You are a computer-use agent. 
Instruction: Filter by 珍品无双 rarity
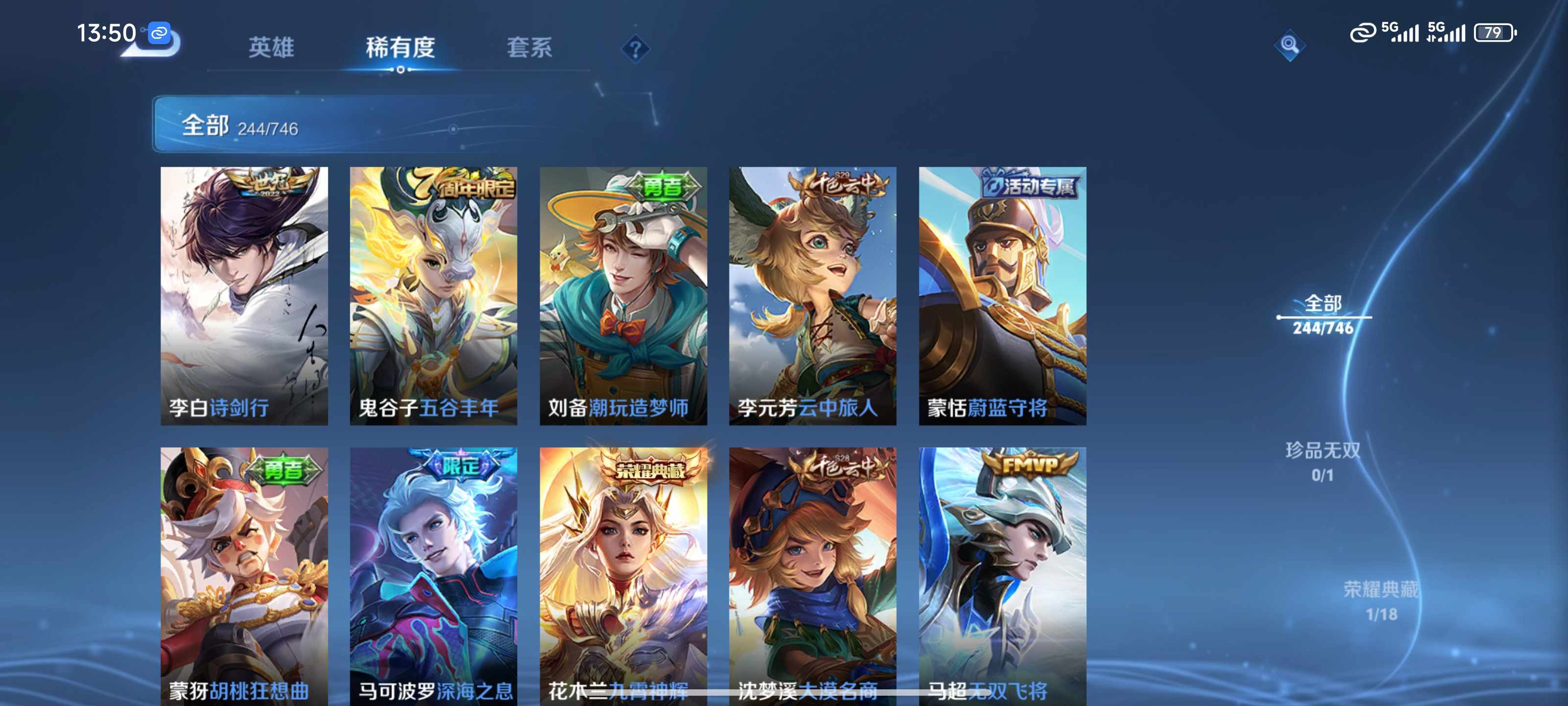(1322, 462)
